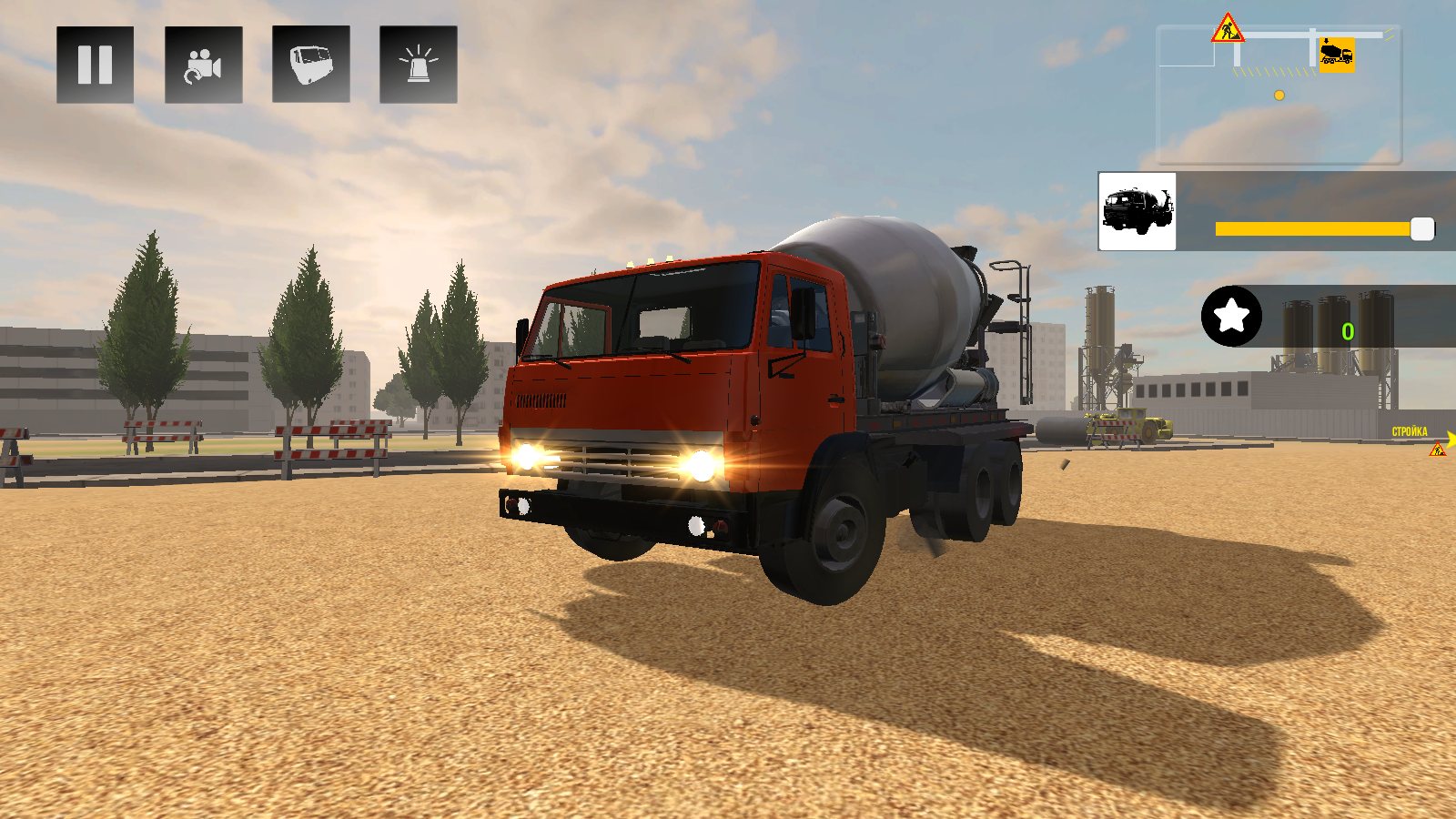This screenshot has height=819, width=1456.
Task: Click the star rating icon
Action: pyautogui.click(x=1233, y=316)
